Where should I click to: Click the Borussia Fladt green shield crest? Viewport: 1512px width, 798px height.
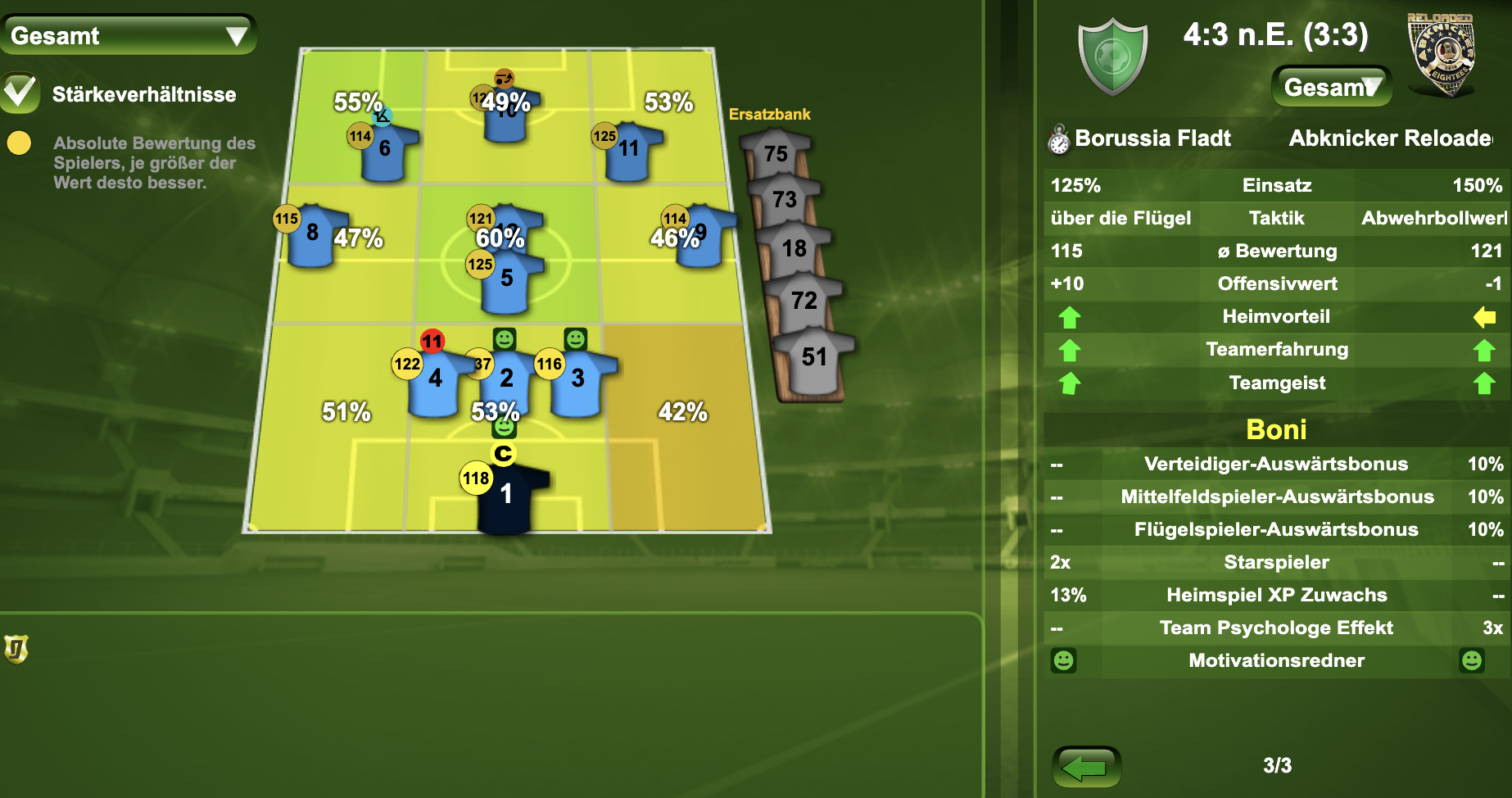click(1112, 57)
